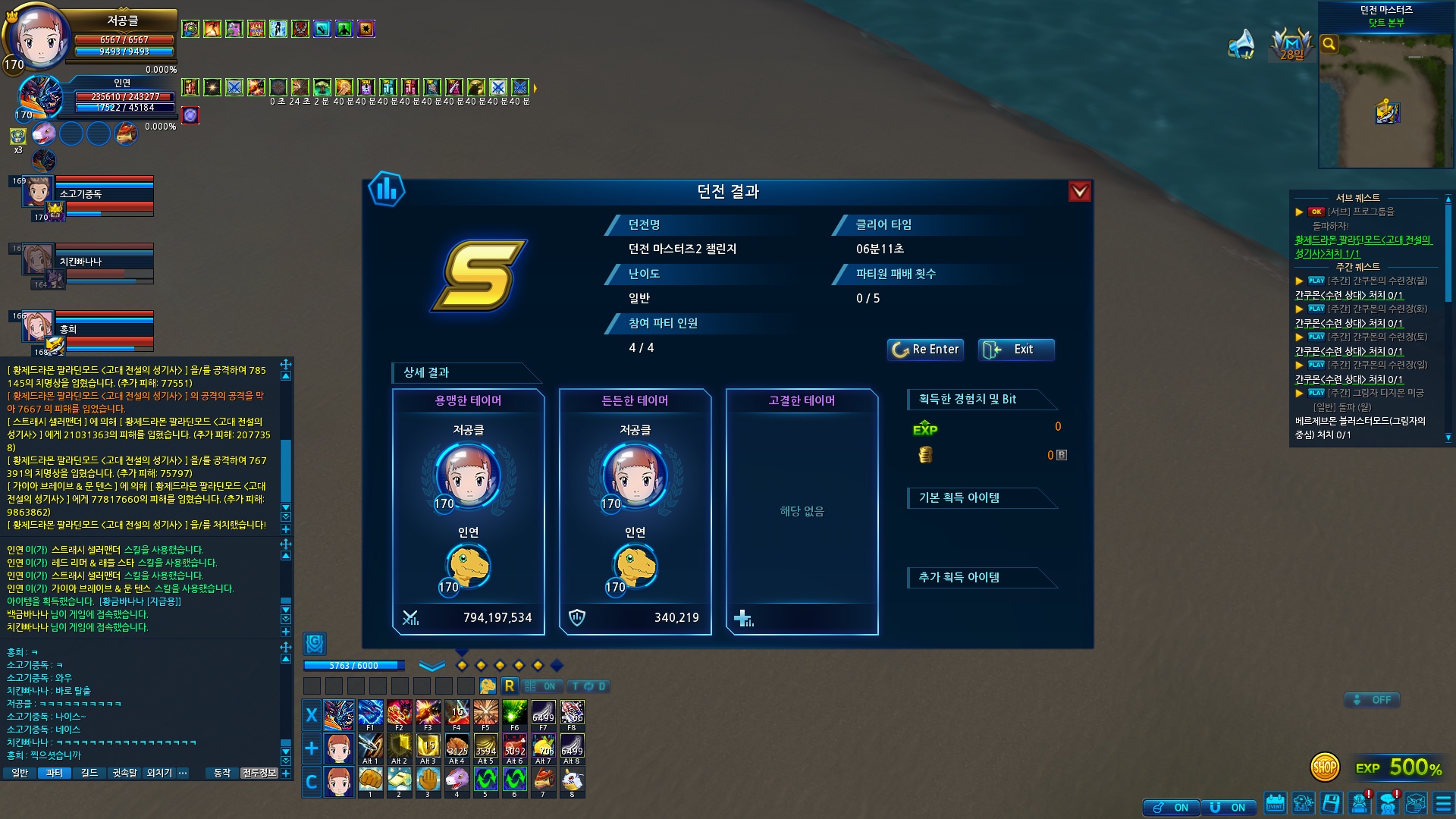
Task: Click the statistics bar-chart icon on result window
Action: coord(387,190)
